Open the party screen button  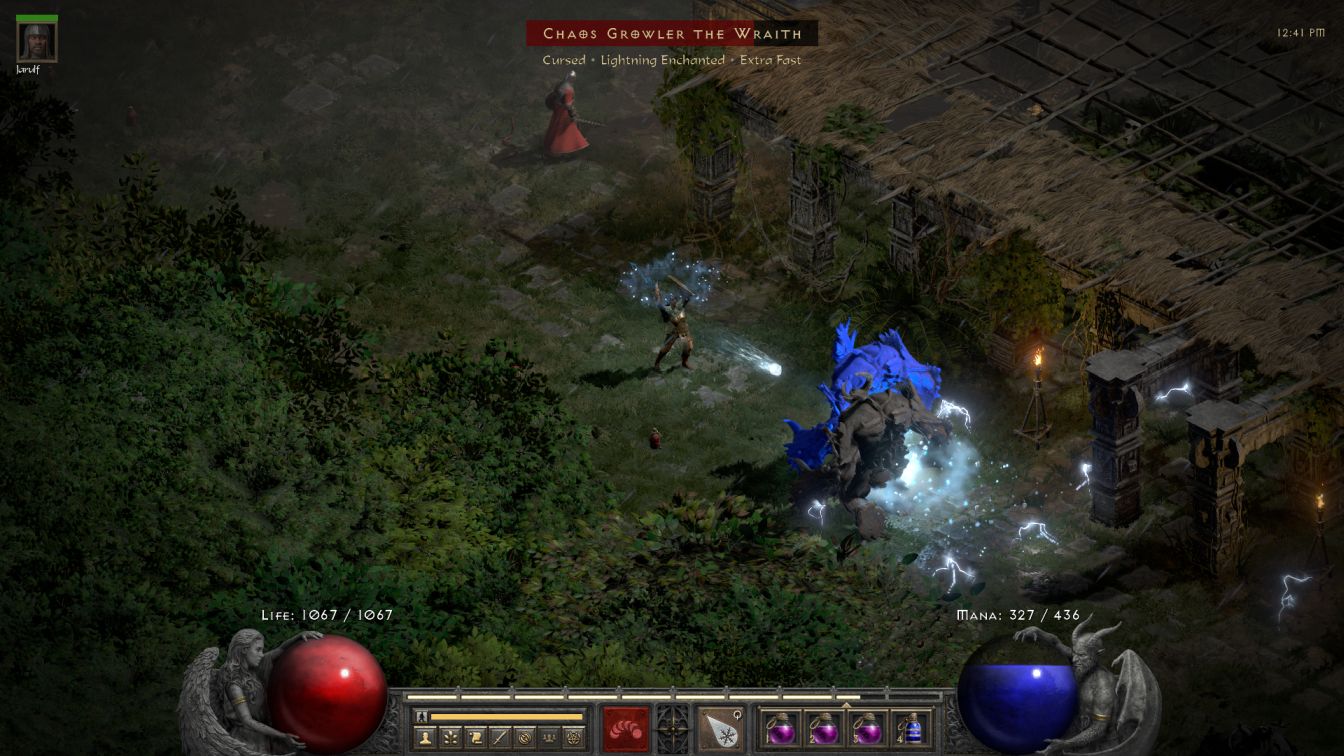(x=548, y=738)
